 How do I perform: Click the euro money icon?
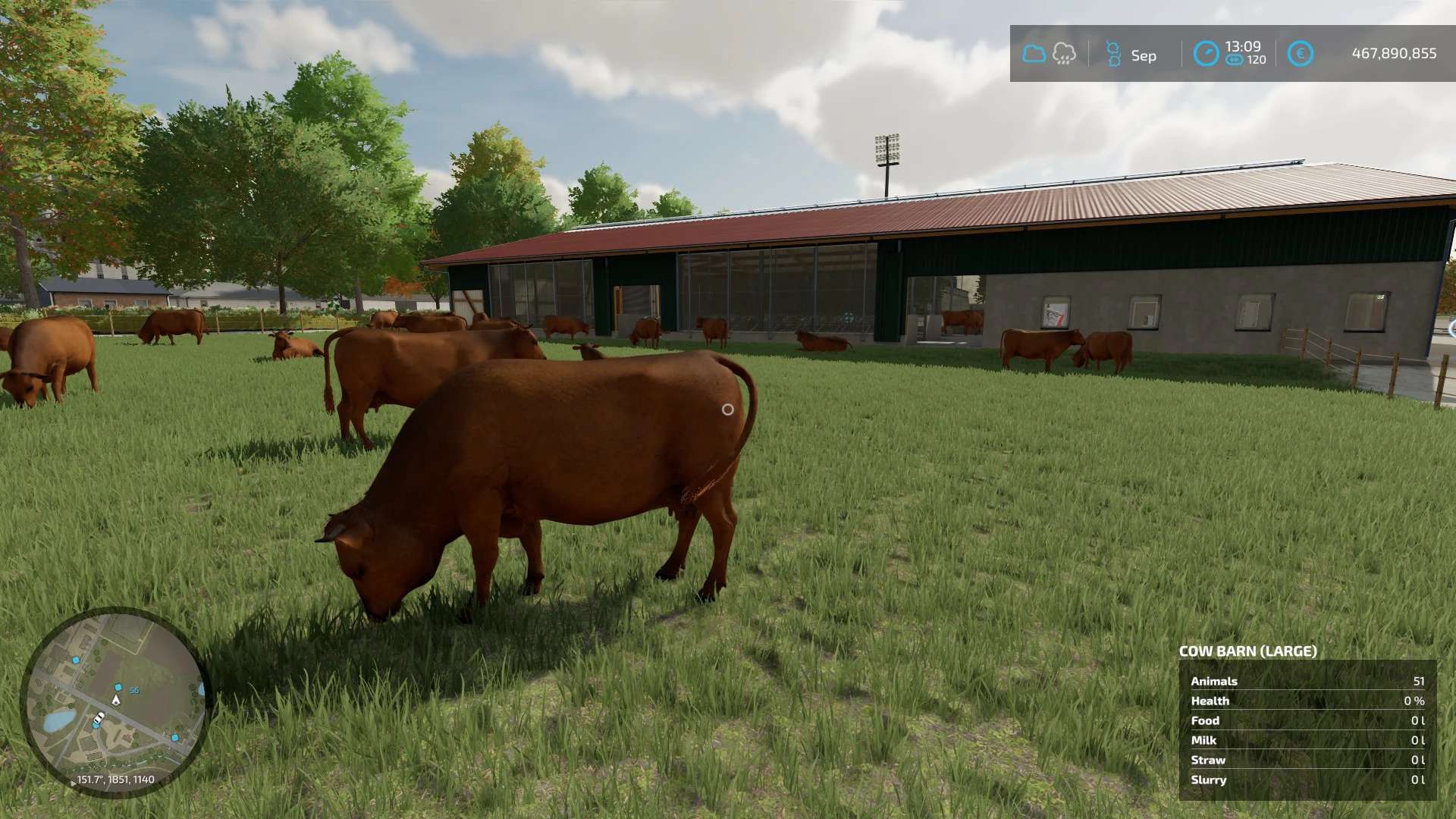pyautogui.click(x=1300, y=54)
